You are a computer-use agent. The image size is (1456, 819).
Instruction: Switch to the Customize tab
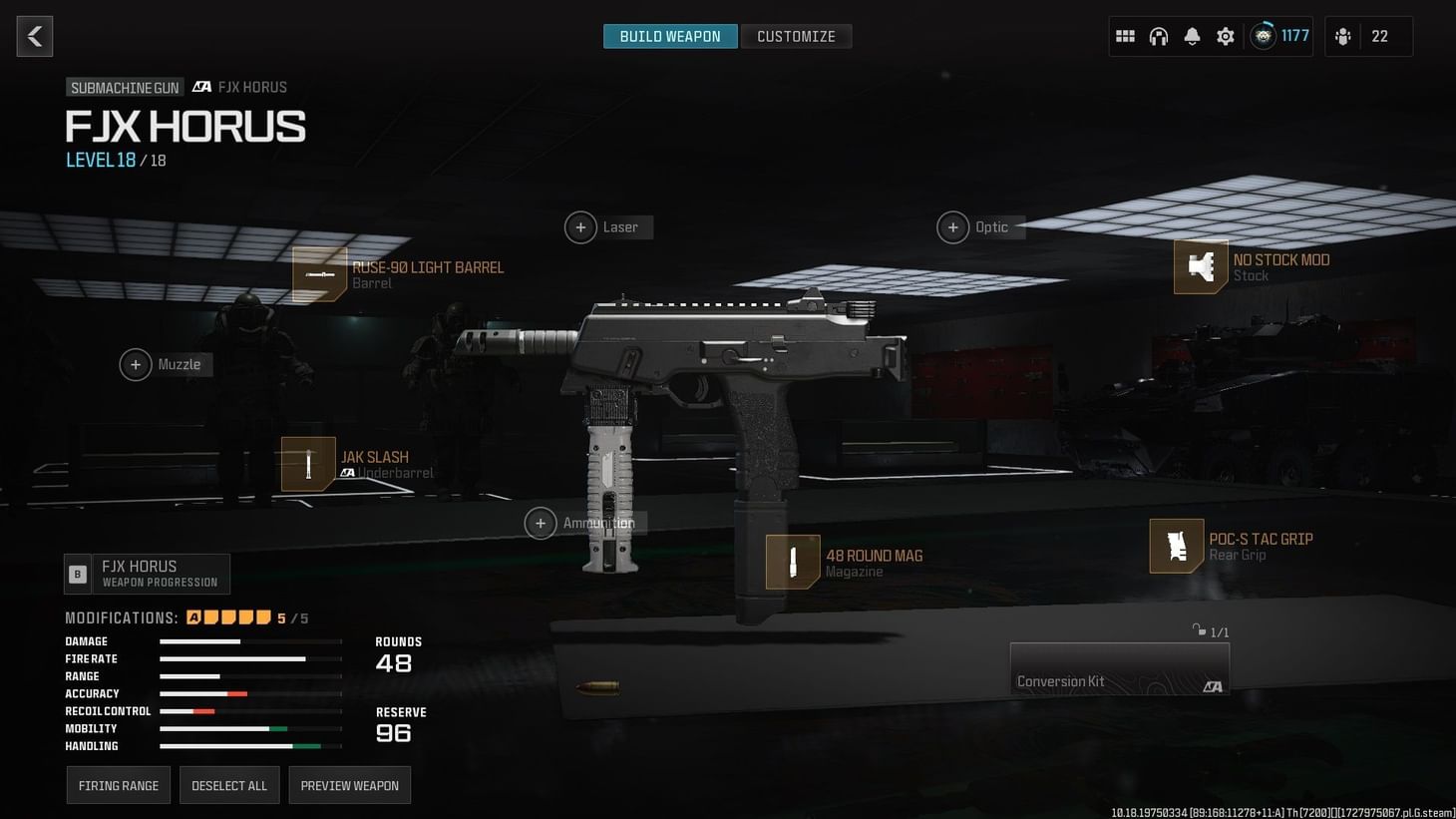(x=796, y=36)
